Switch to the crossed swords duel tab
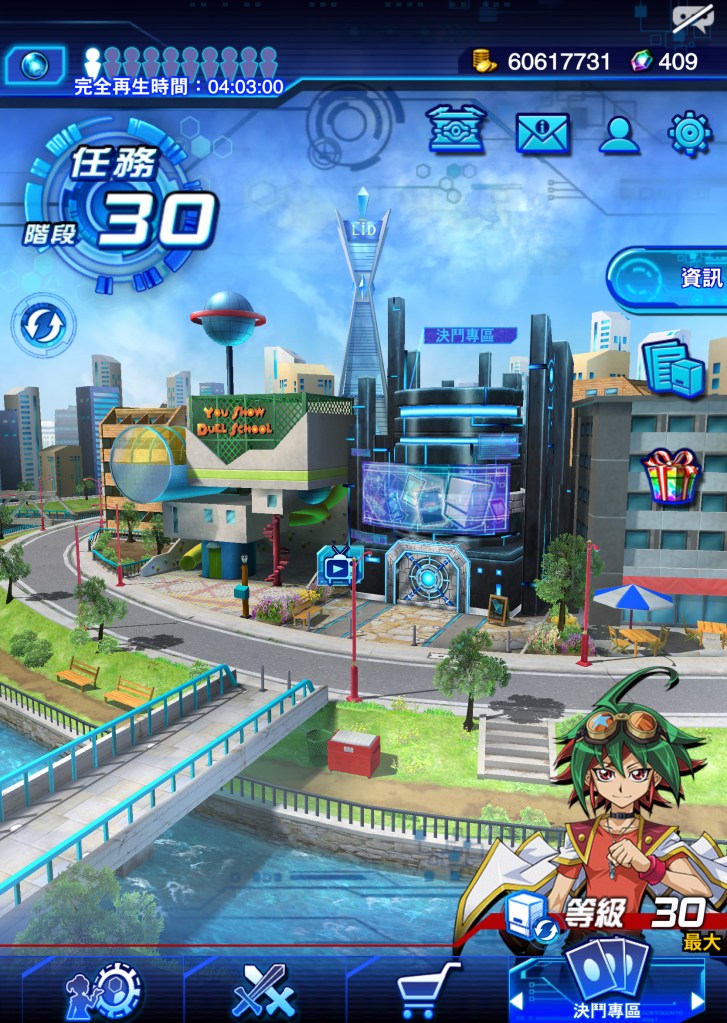727x1023 pixels. click(264, 990)
